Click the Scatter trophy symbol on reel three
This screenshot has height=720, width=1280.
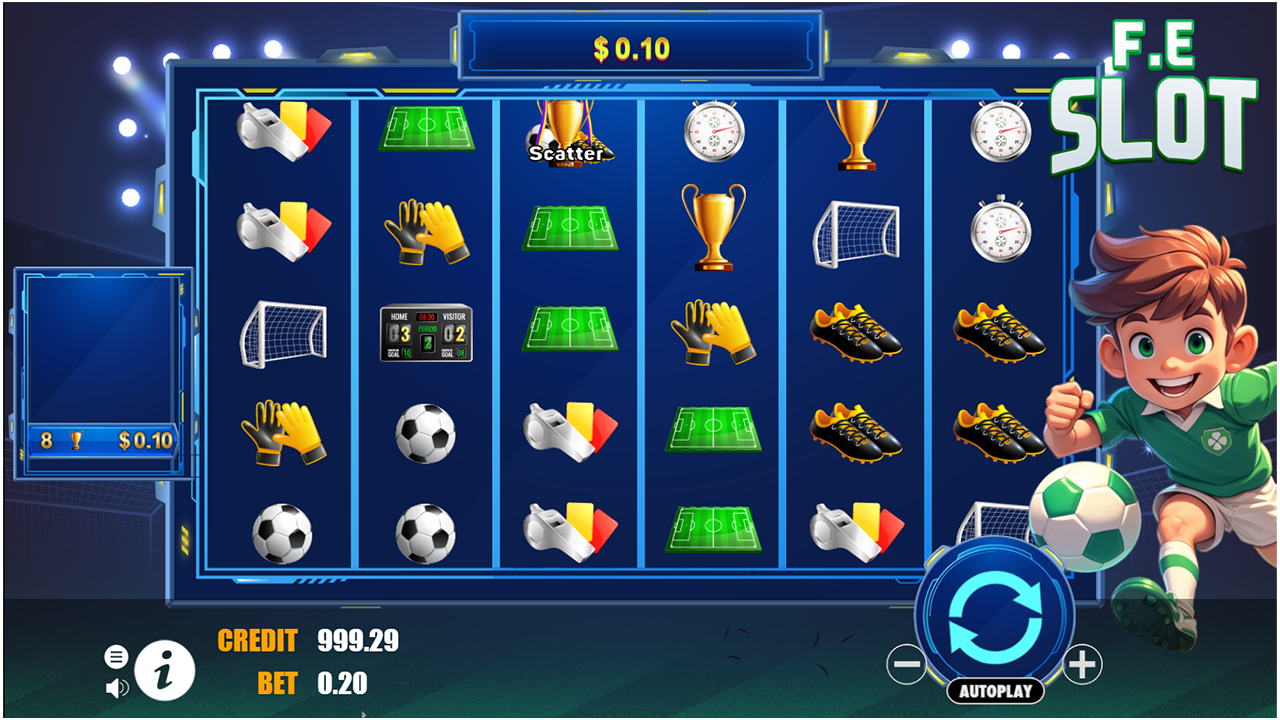click(568, 135)
